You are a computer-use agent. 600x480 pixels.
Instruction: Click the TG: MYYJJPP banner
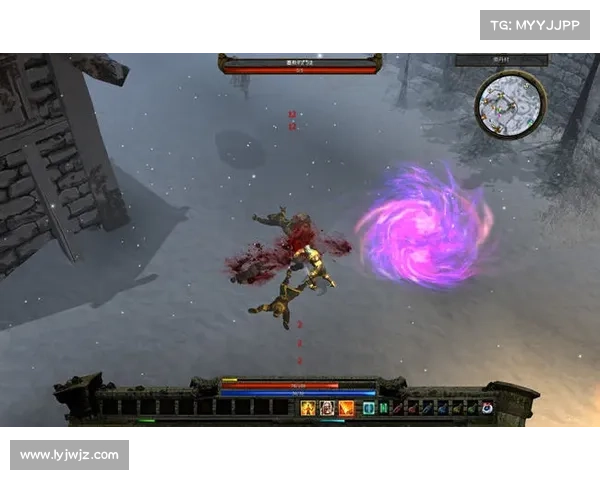(x=535, y=24)
